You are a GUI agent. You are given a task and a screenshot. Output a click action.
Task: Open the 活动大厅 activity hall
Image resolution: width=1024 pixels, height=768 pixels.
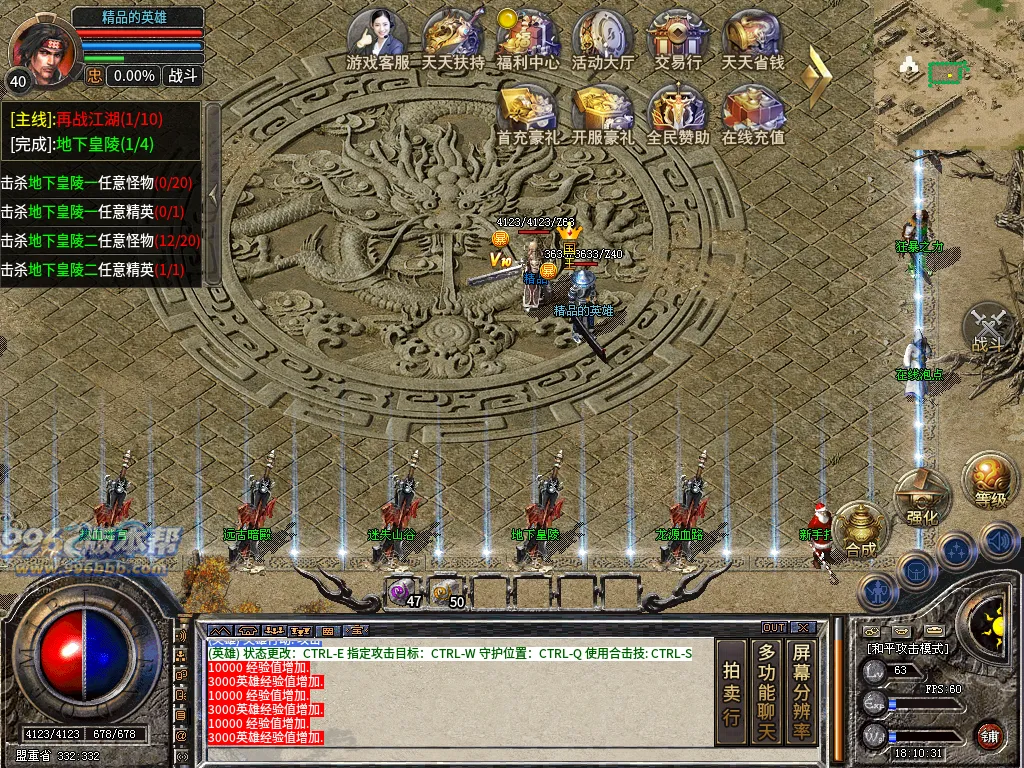pyautogui.click(x=602, y=38)
